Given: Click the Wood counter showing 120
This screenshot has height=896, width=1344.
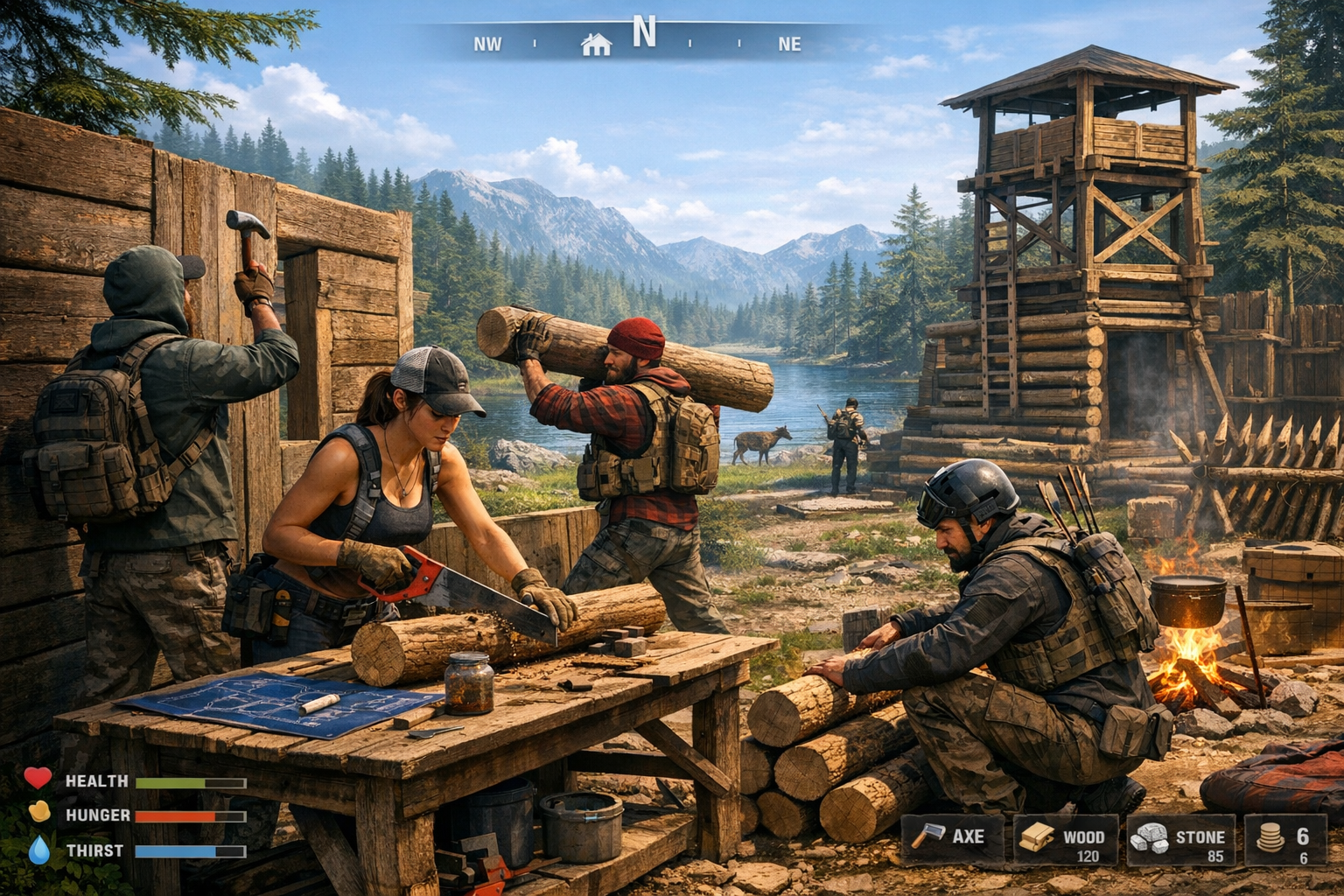Looking at the screenshot, I should [1088, 856].
